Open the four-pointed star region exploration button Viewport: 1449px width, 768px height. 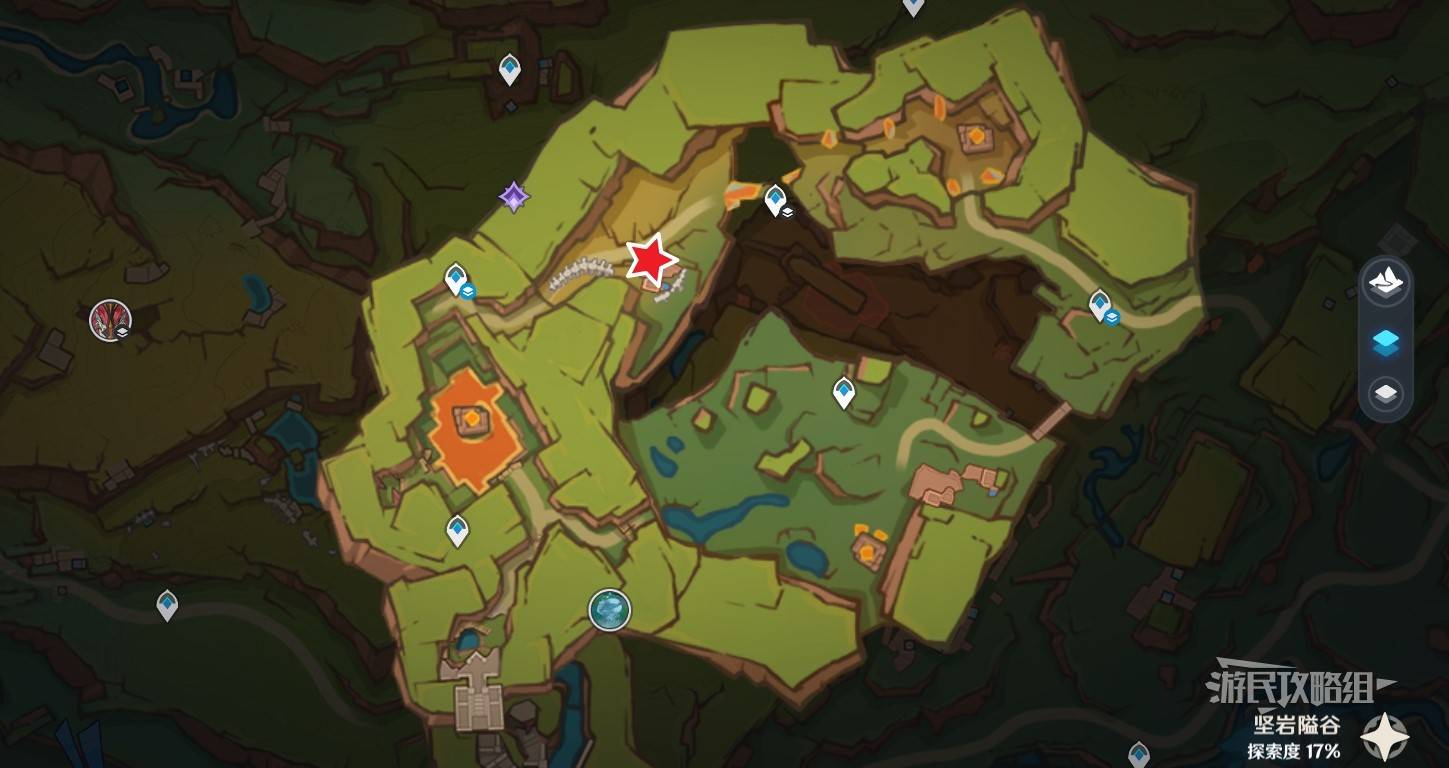pyautogui.click(x=1386, y=738)
